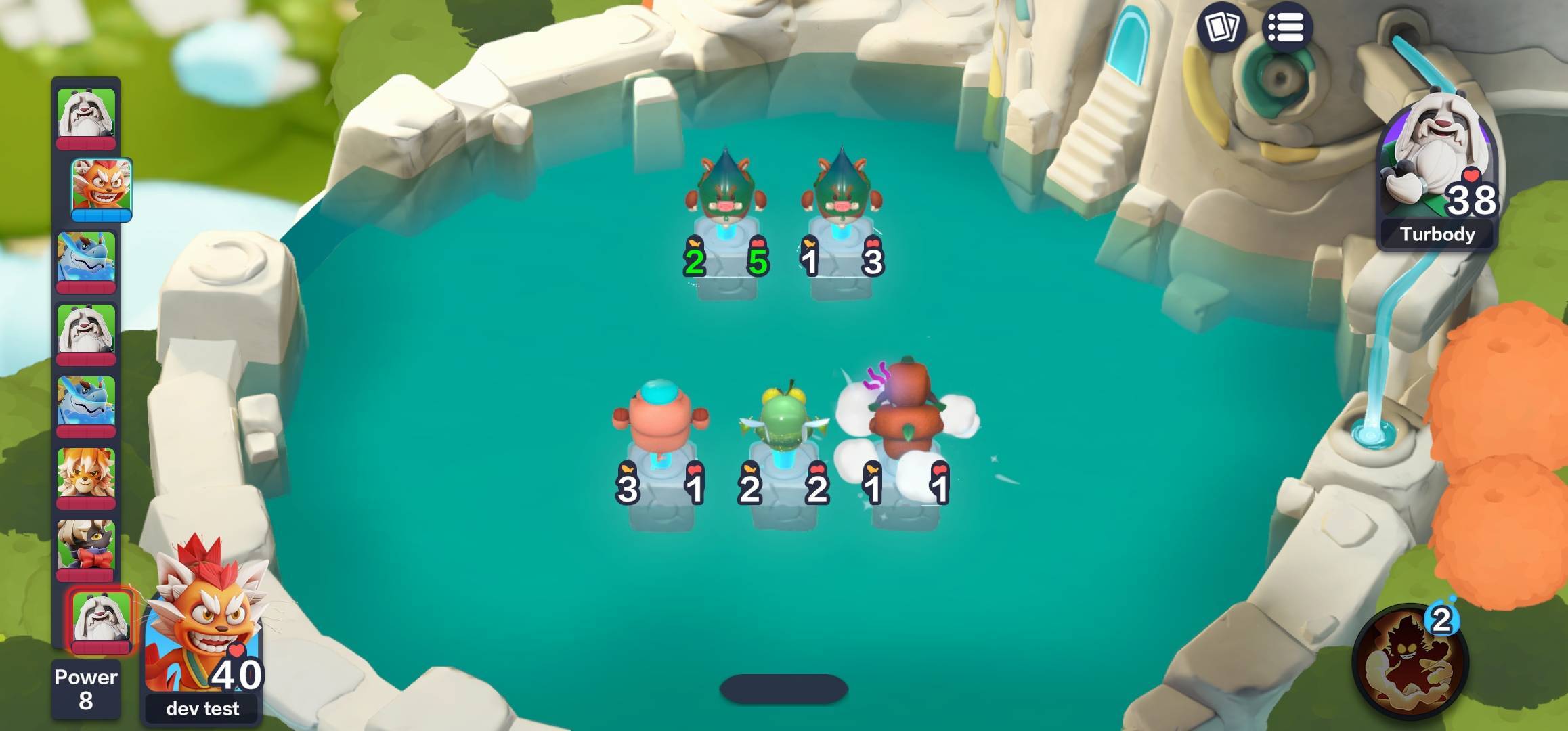Open the card collection viewer
Viewport: 1568px width, 731px height.
click(1220, 28)
